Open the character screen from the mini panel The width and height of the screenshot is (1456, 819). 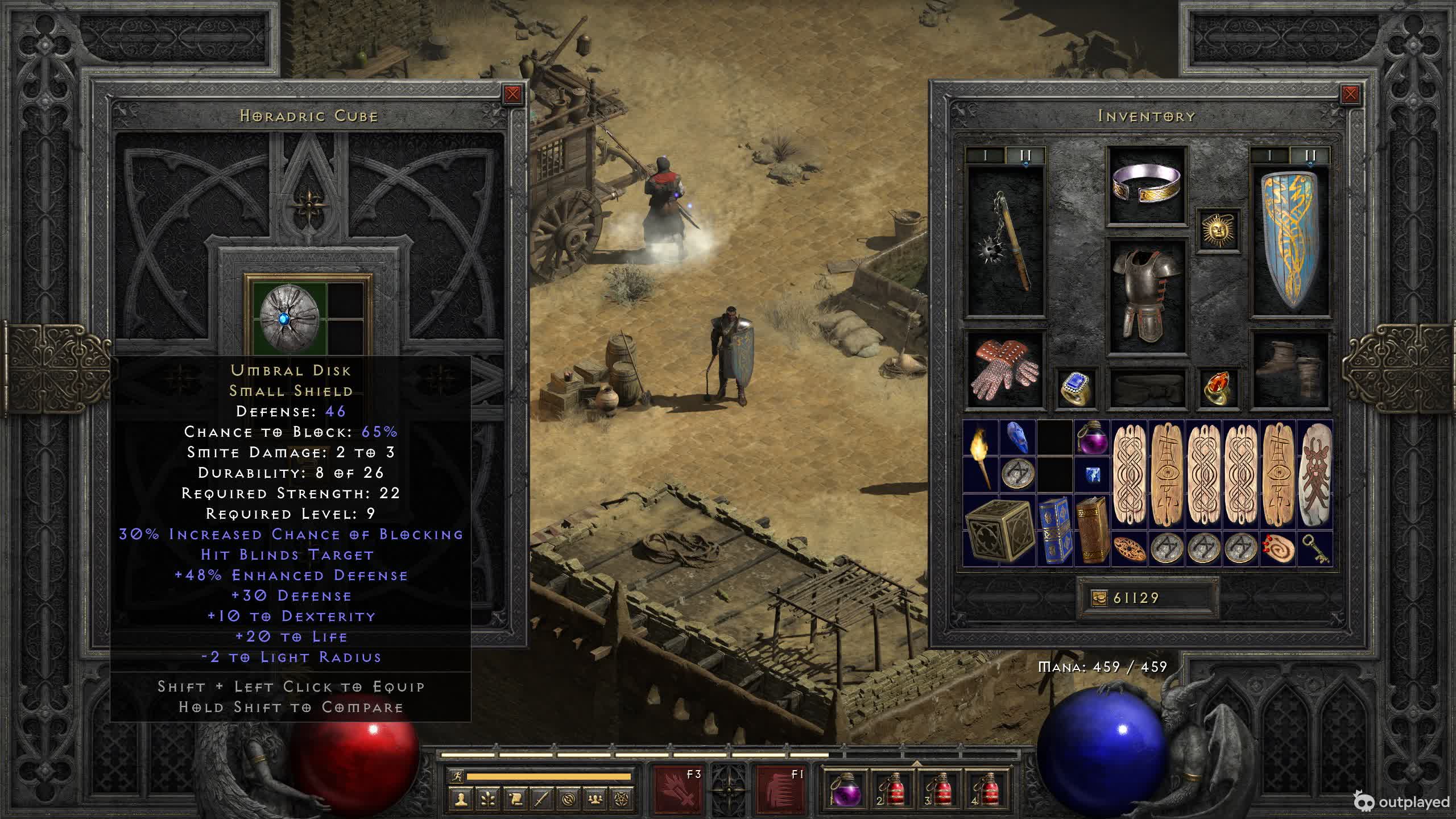tap(460, 800)
